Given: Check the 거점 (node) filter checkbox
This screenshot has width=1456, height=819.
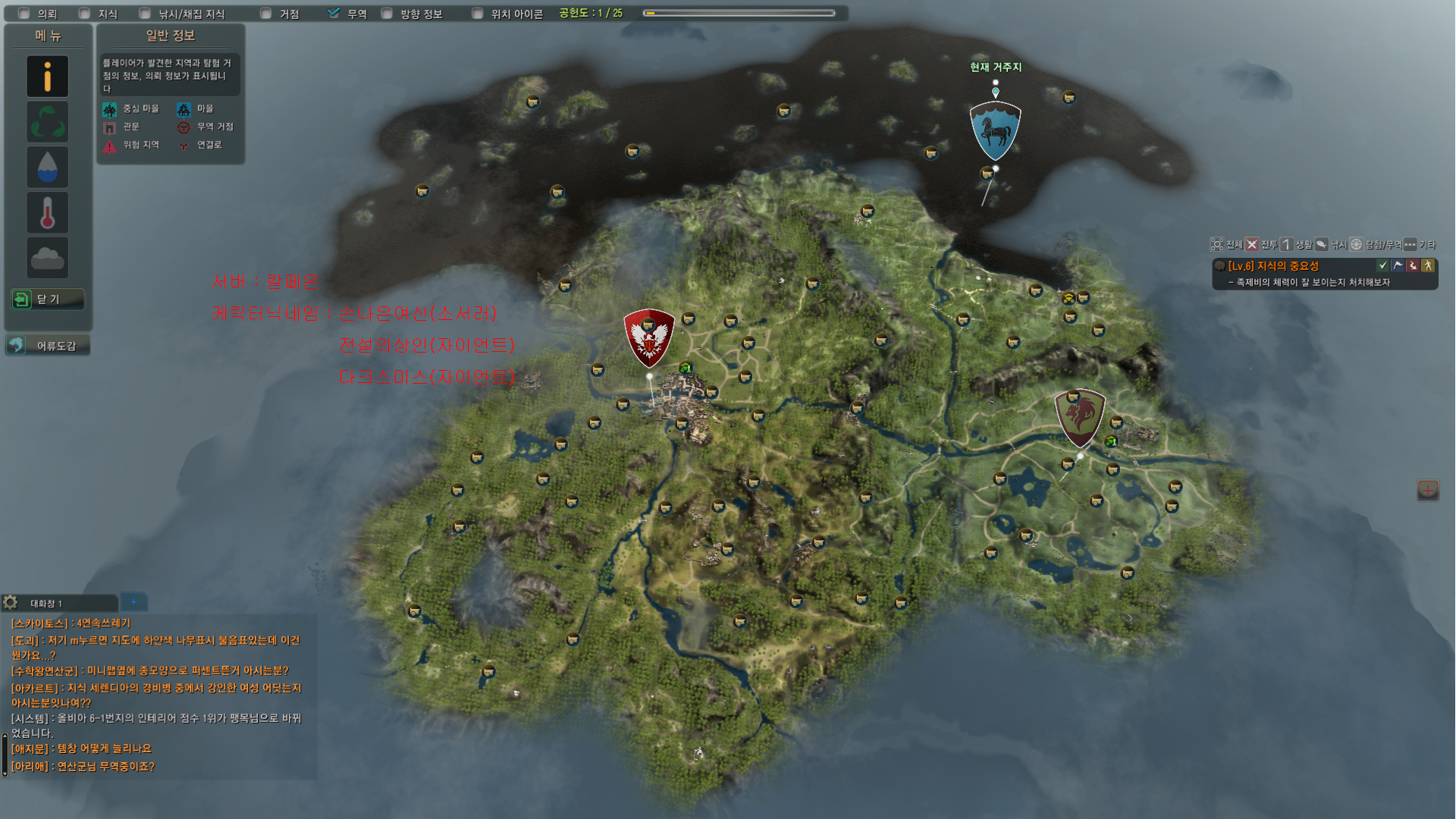Looking at the screenshot, I should 265,14.
